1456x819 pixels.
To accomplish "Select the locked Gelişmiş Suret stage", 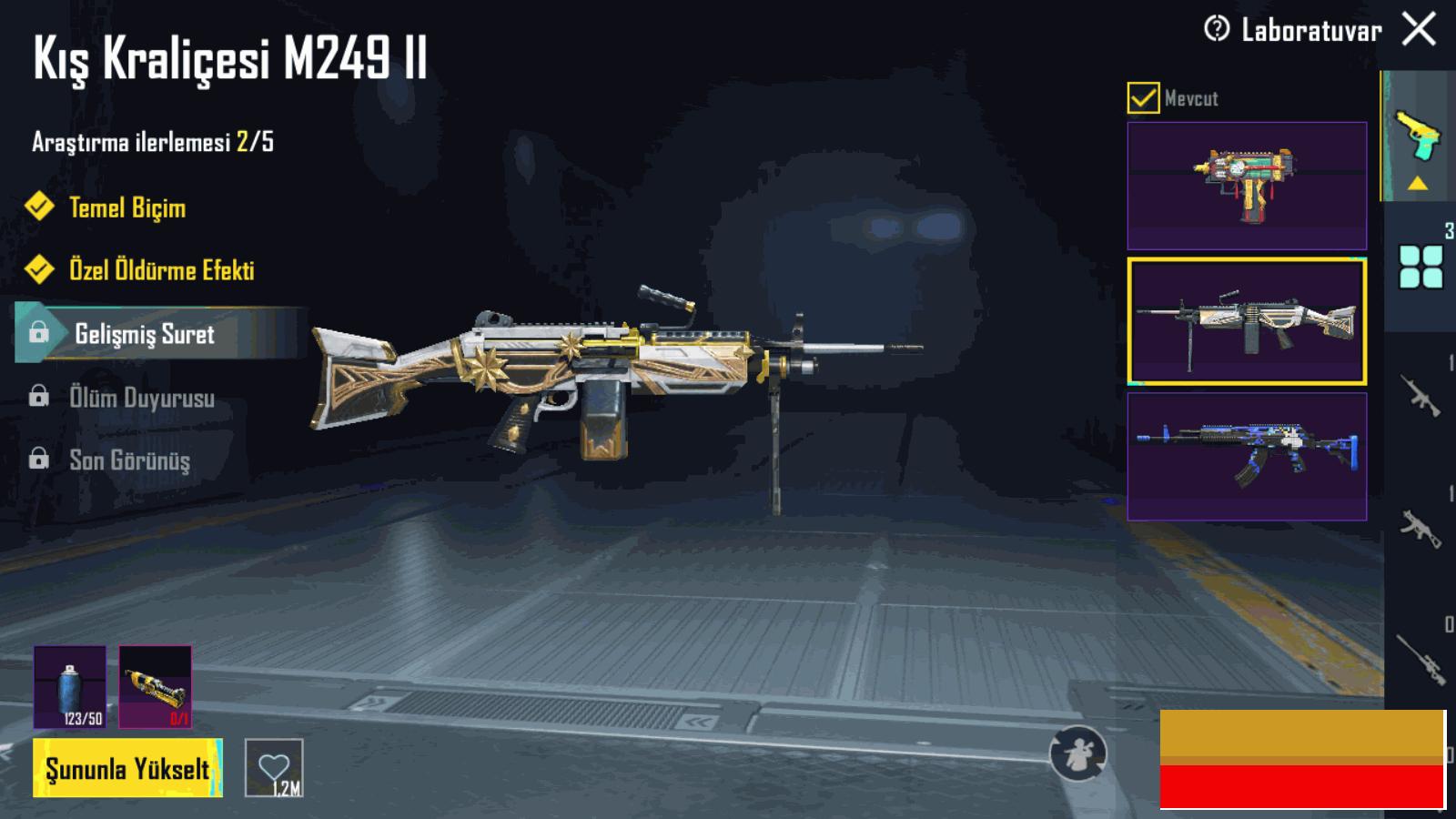I will tap(144, 334).
